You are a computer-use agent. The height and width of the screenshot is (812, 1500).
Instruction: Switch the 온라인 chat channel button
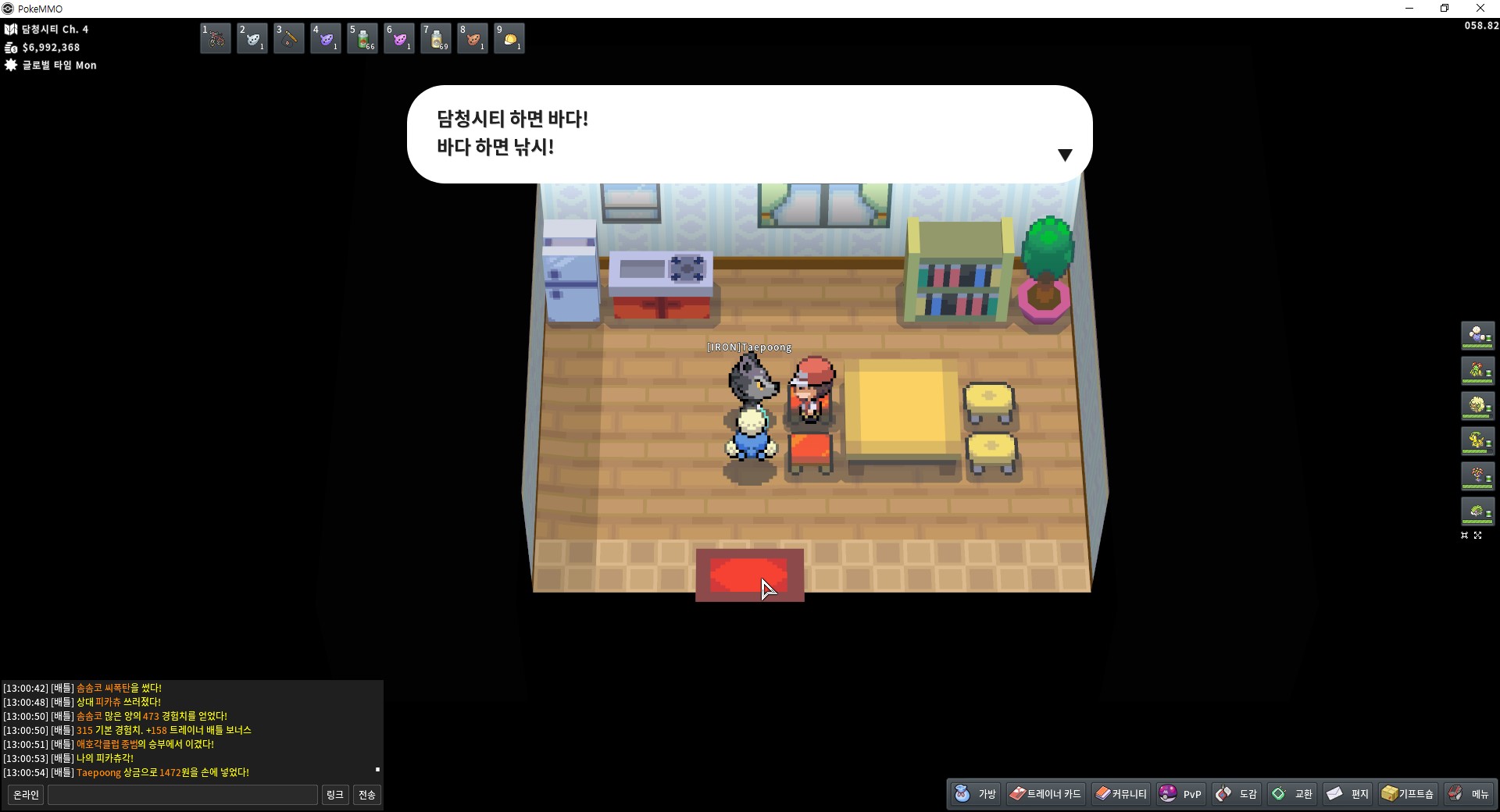pos(26,795)
